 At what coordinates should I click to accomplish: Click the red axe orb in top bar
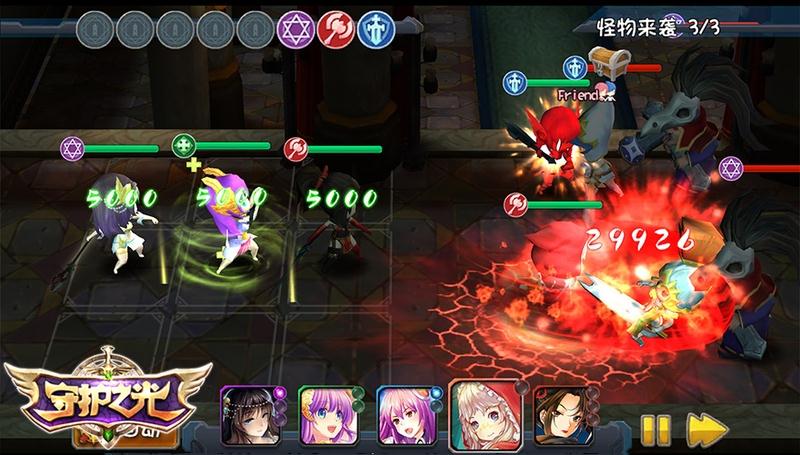tap(335, 29)
